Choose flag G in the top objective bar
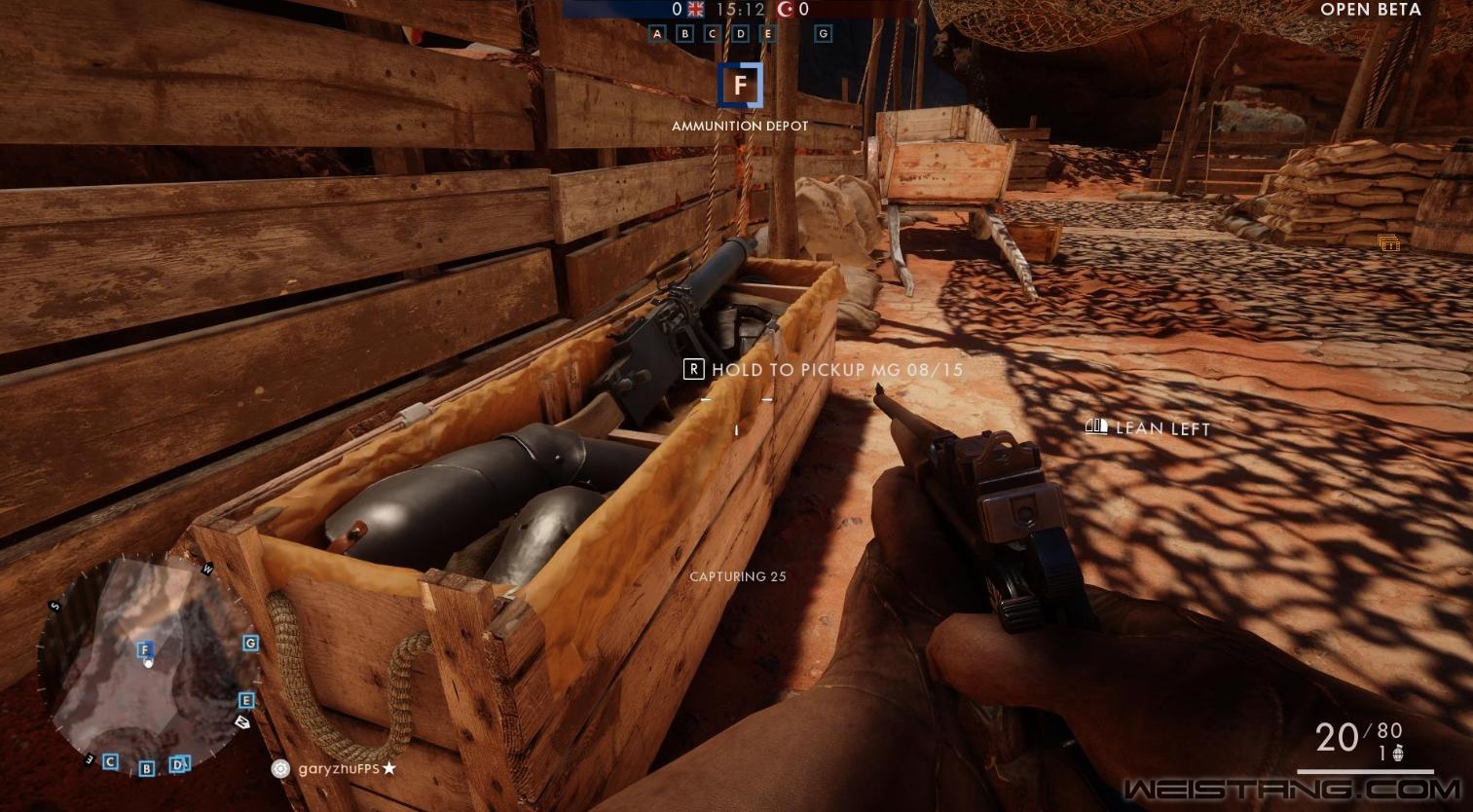 (824, 34)
